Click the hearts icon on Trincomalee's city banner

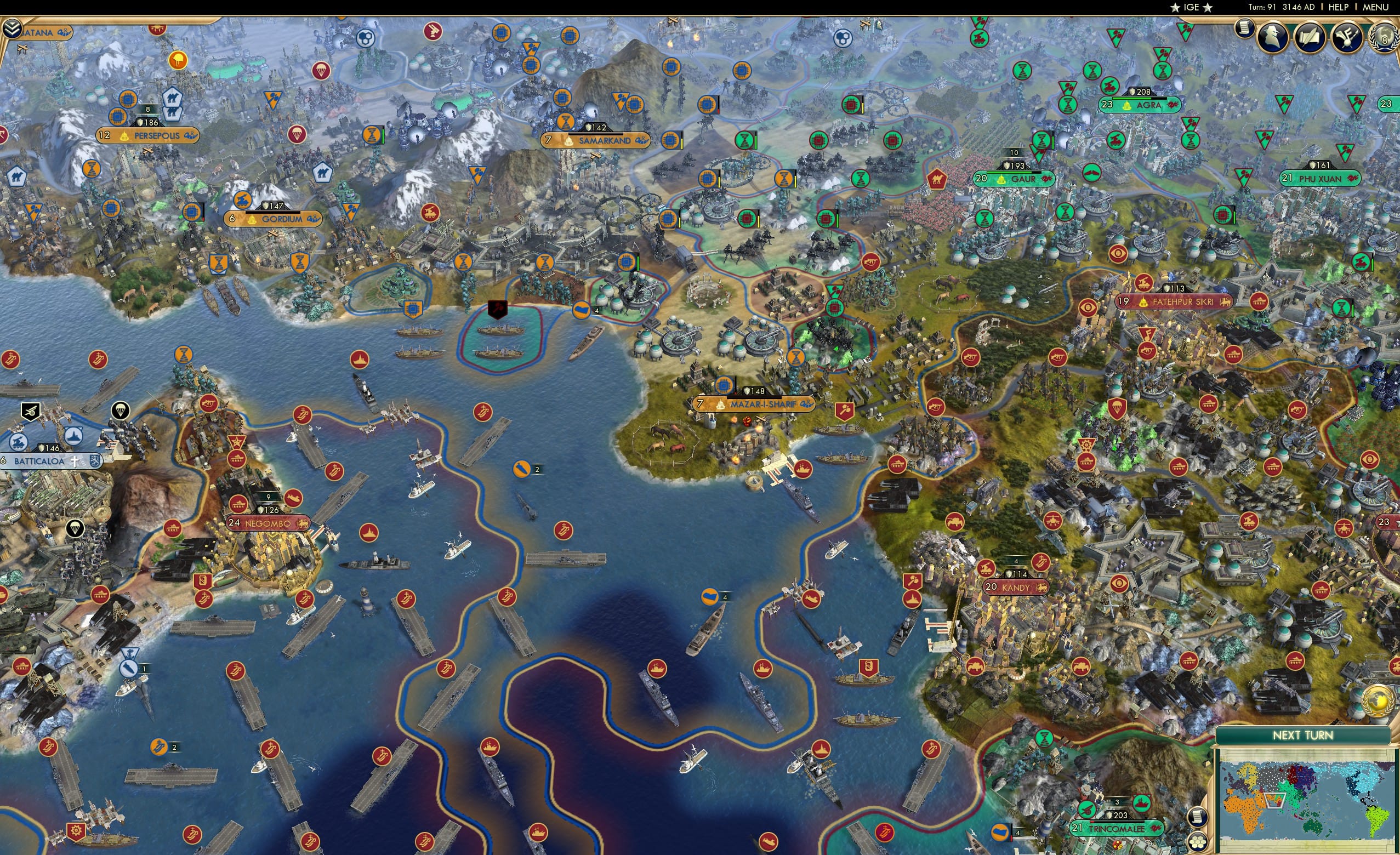pyautogui.click(x=1156, y=829)
